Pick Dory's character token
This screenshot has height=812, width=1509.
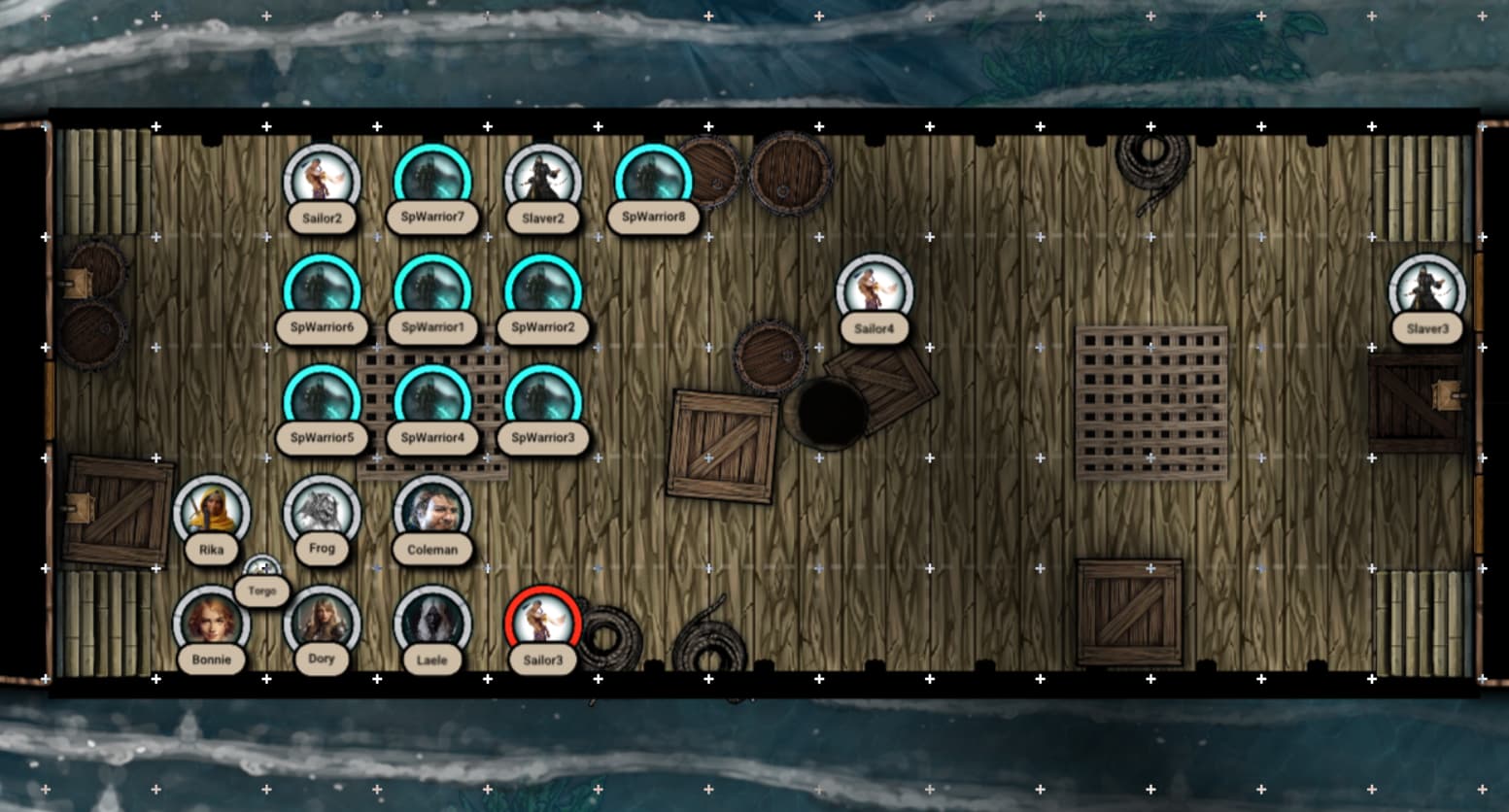coord(322,624)
